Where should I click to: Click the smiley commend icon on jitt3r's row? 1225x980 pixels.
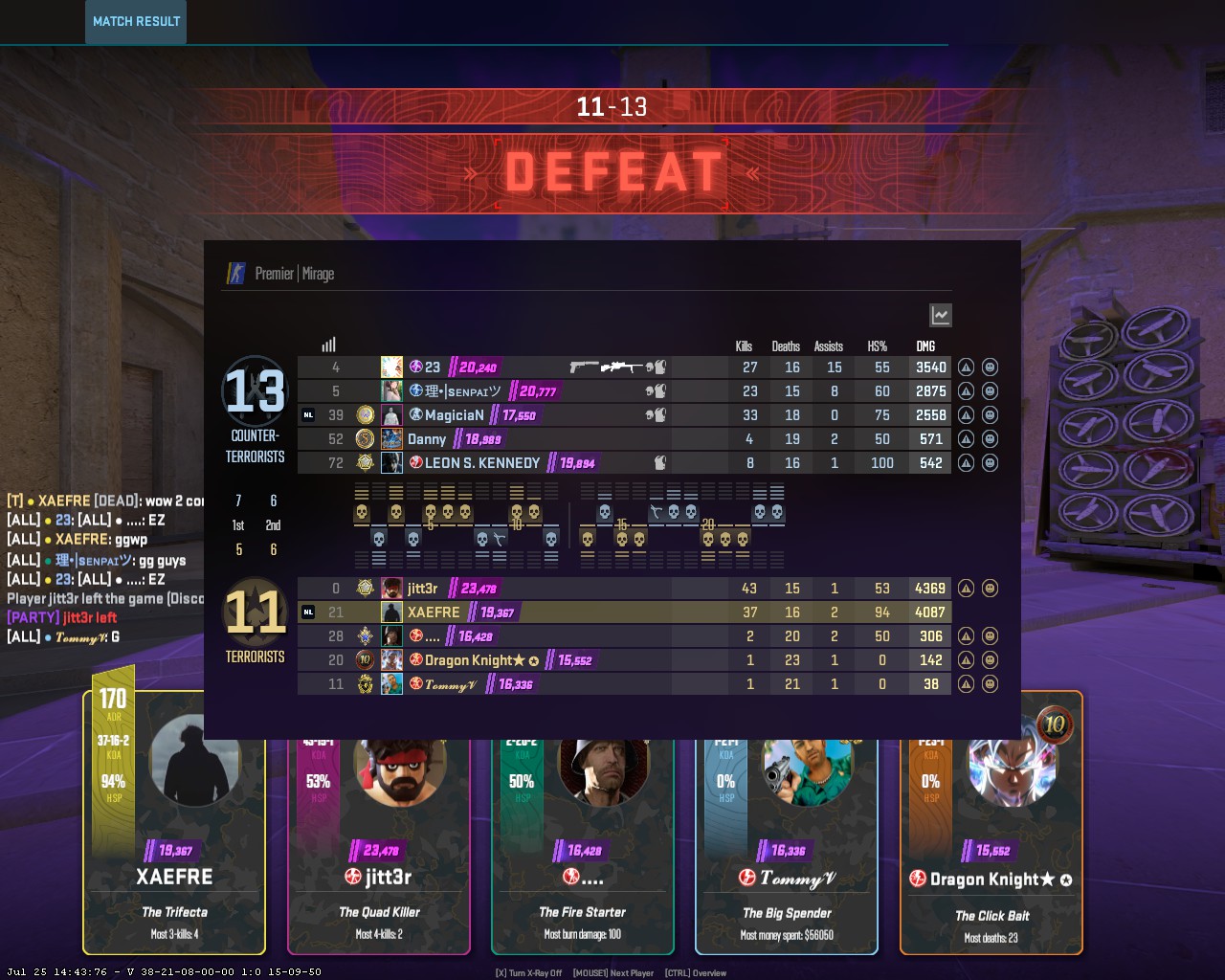point(990,589)
